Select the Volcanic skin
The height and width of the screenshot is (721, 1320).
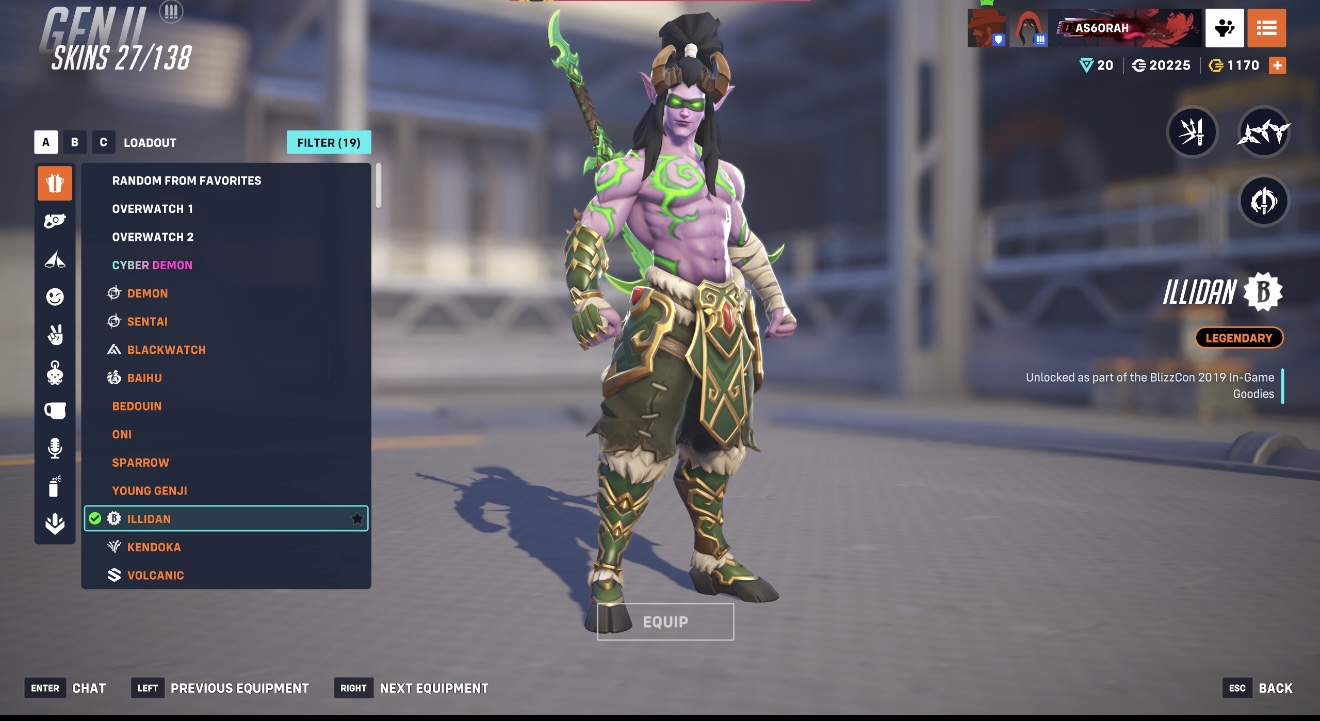tap(155, 575)
